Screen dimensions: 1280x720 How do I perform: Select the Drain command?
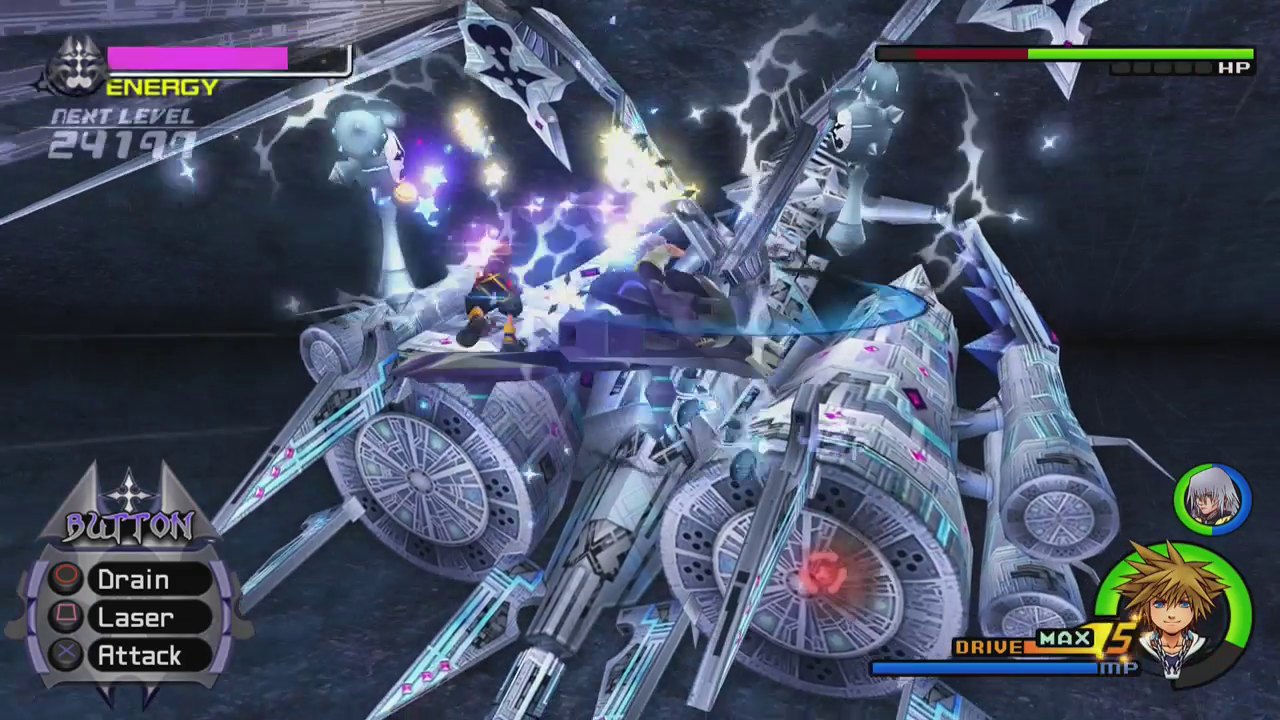point(133,580)
